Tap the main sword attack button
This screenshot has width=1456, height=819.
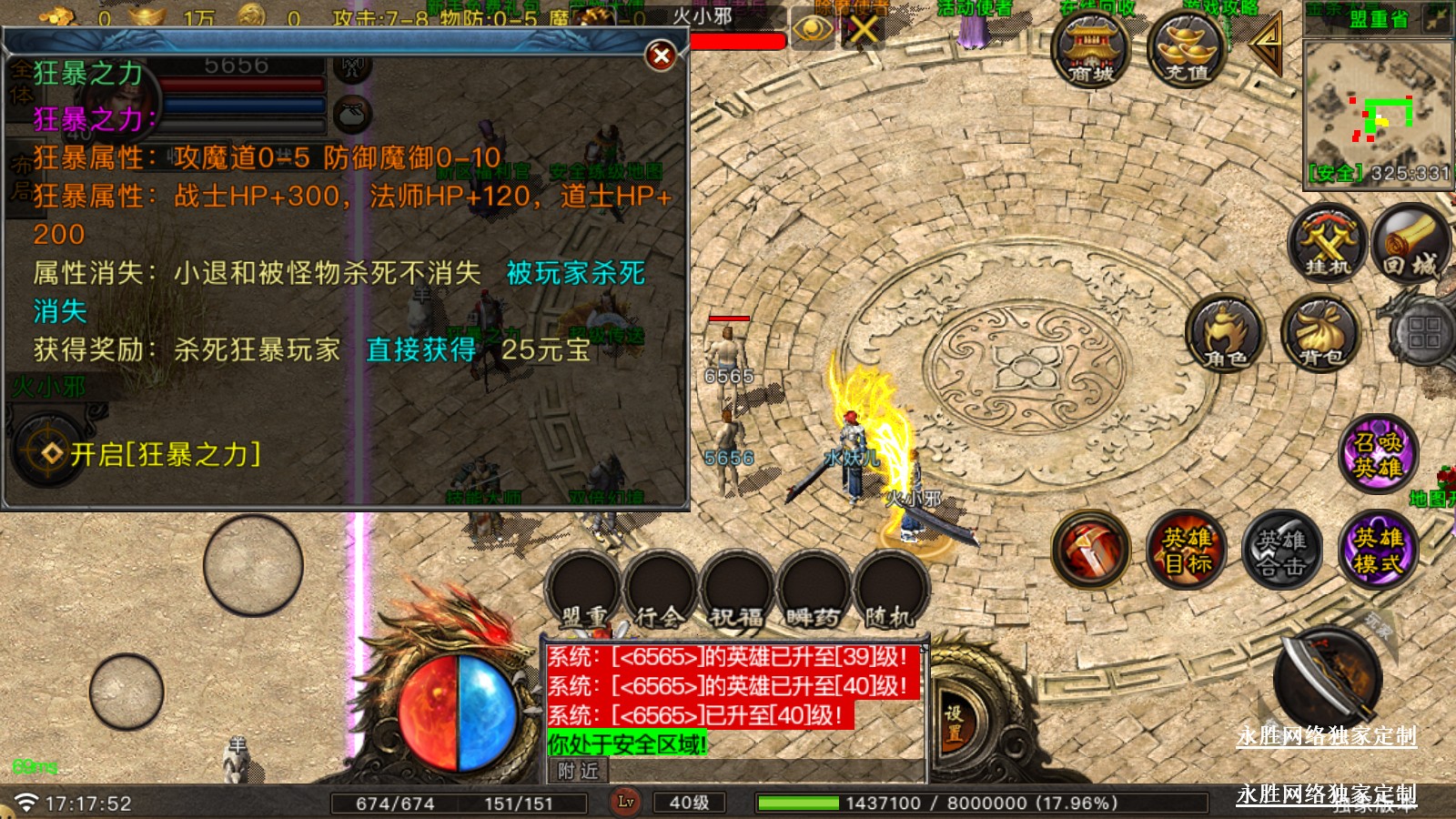click(1328, 679)
